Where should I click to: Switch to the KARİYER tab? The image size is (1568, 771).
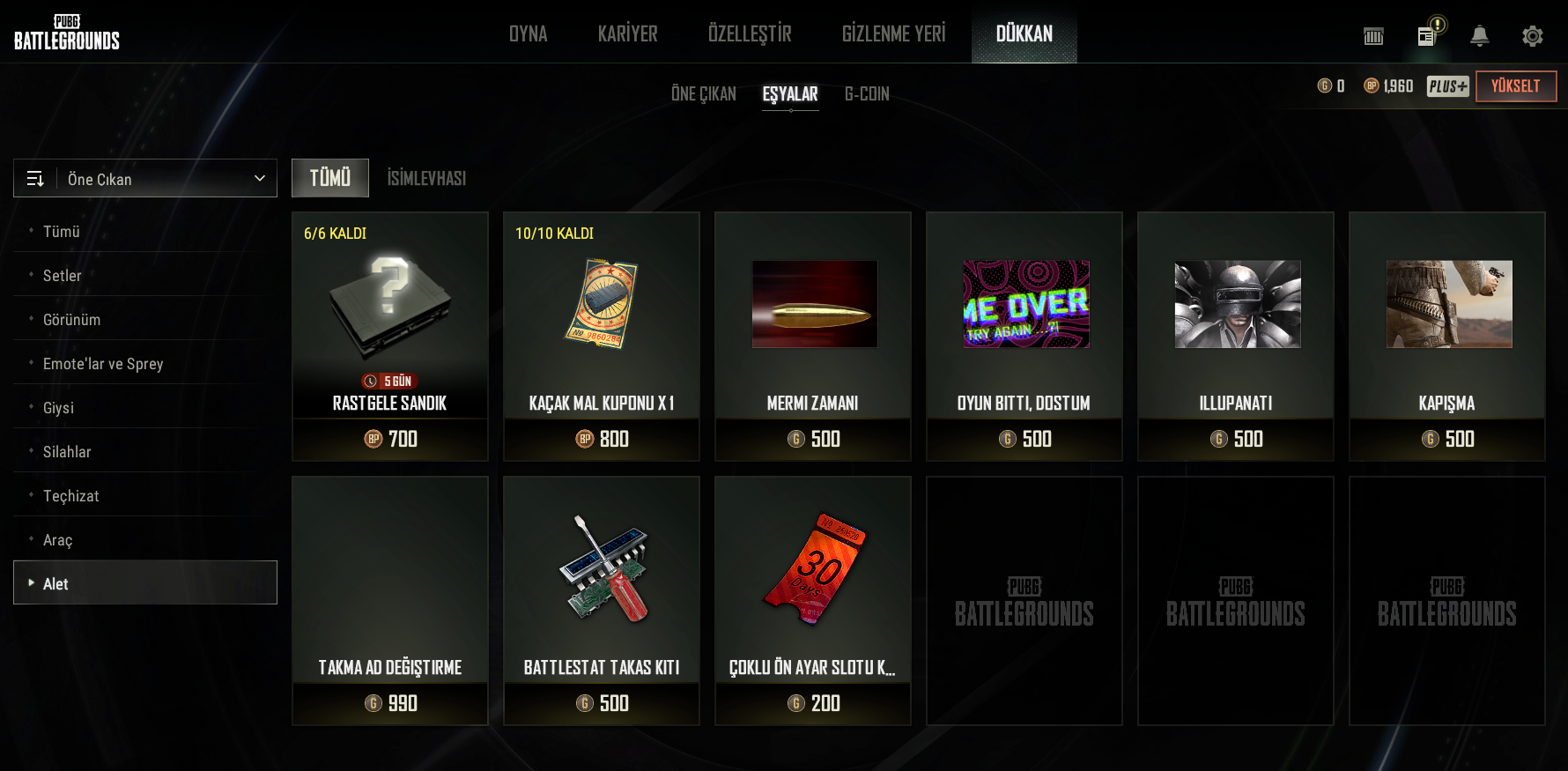pyautogui.click(x=627, y=33)
